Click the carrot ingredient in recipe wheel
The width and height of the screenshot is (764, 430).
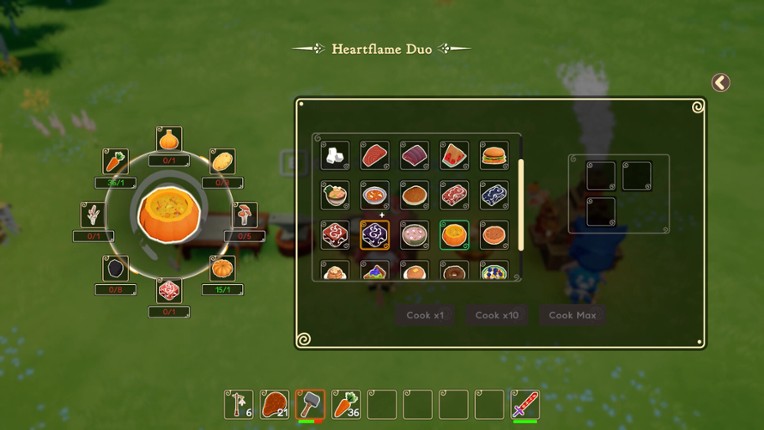[116, 161]
